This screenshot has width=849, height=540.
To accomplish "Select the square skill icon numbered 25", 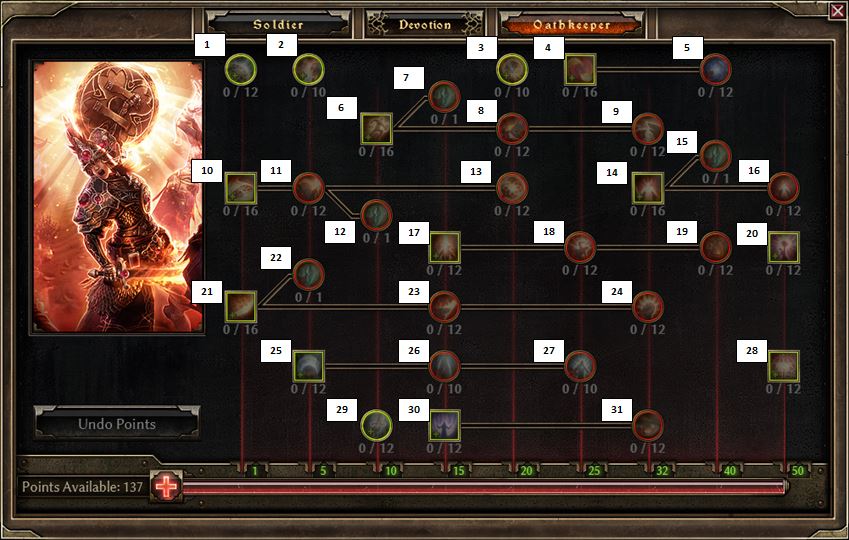I will (309, 366).
